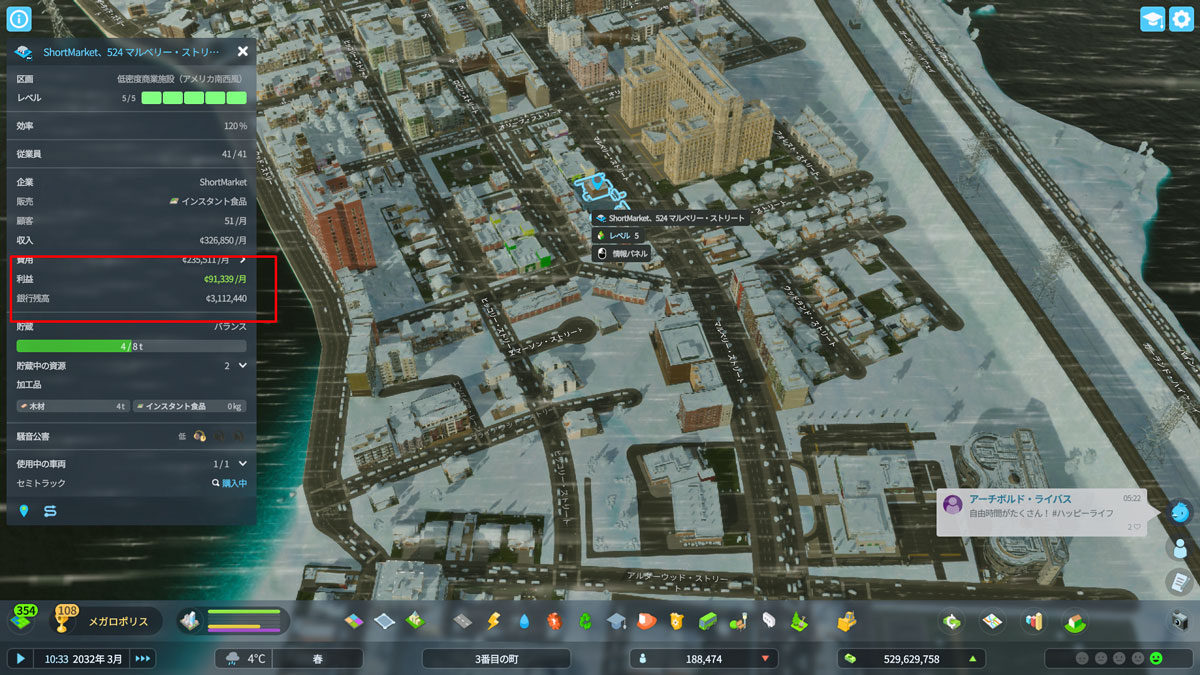Open the water drop services menu
Viewport: 1200px width, 675px height.
click(523, 621)
